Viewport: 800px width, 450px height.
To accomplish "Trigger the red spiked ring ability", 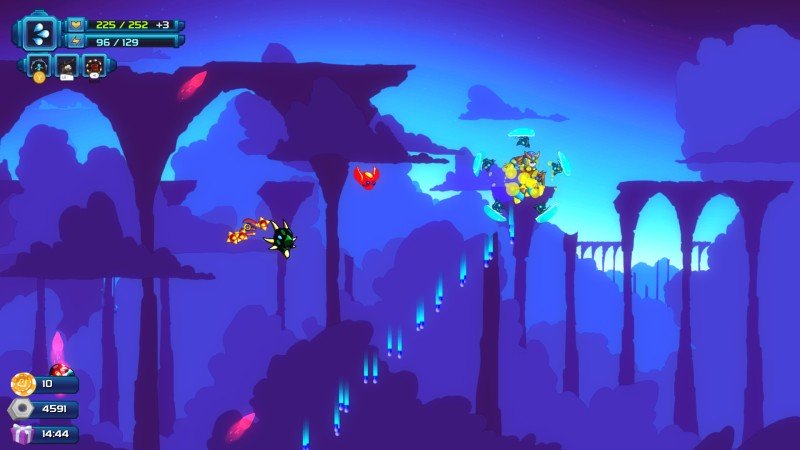I will [95, 66].
